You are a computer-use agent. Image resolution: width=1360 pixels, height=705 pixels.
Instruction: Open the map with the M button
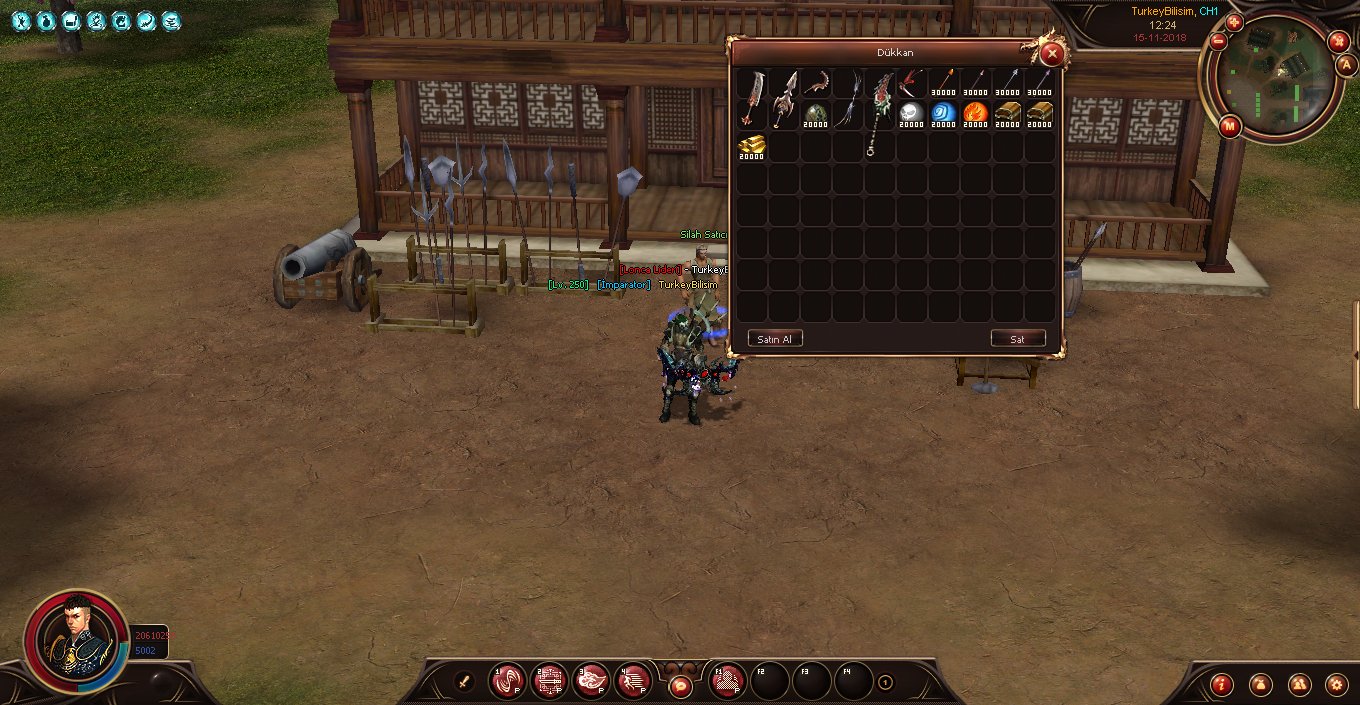[x=1230, y=126]
